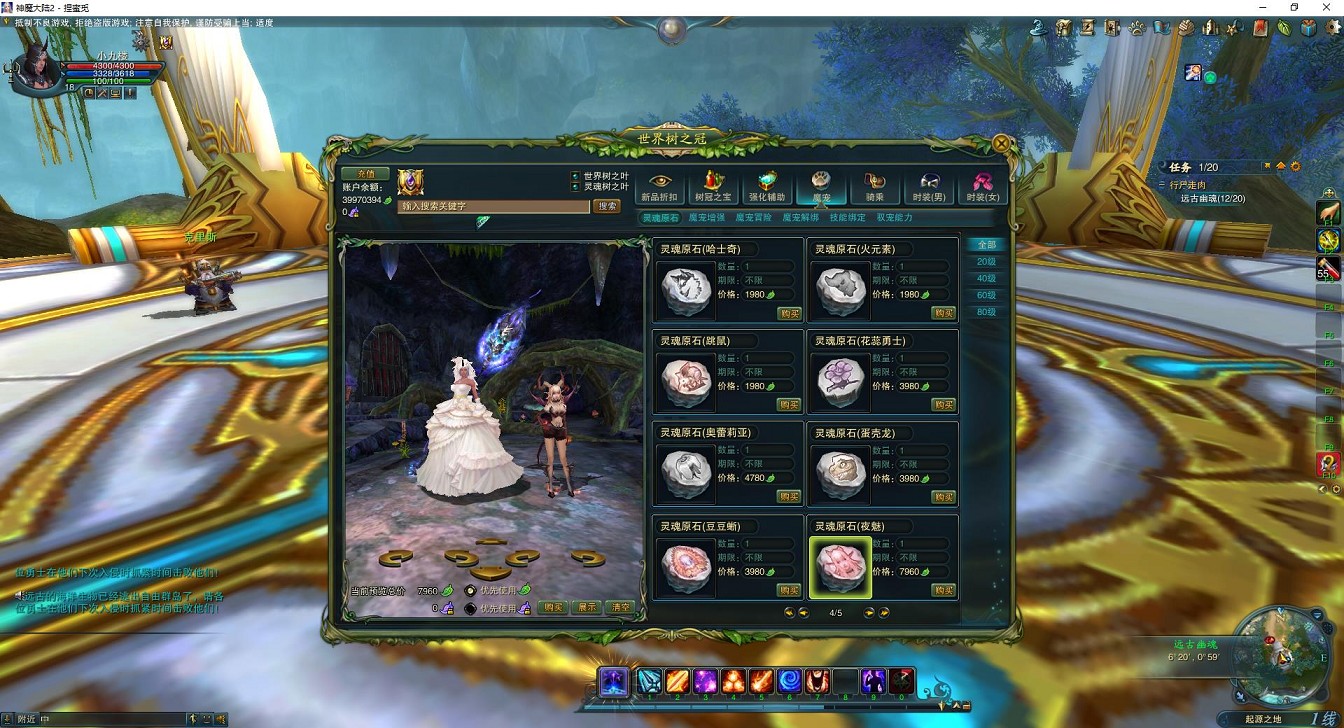Viewport: 1344px width, 728px height.
Task: Click the 展示 display button
Action: pos(587,607)
